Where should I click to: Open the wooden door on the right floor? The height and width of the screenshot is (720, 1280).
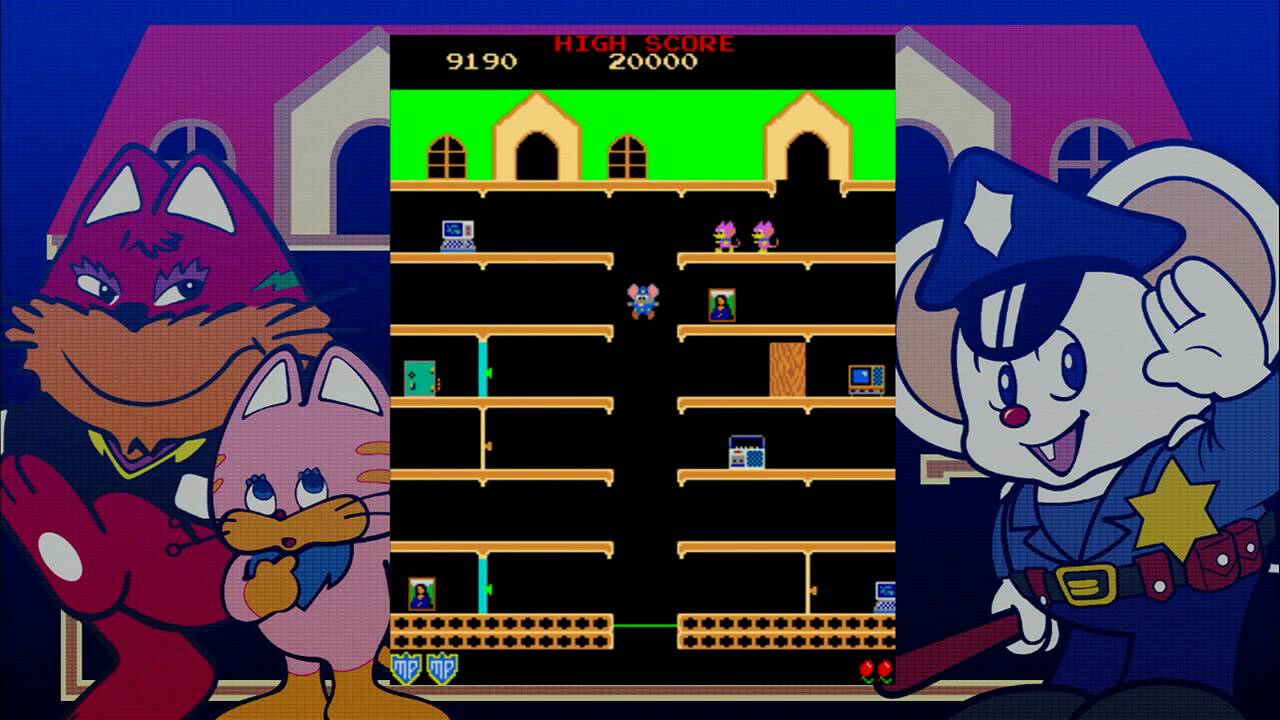(x=787, y=368)
